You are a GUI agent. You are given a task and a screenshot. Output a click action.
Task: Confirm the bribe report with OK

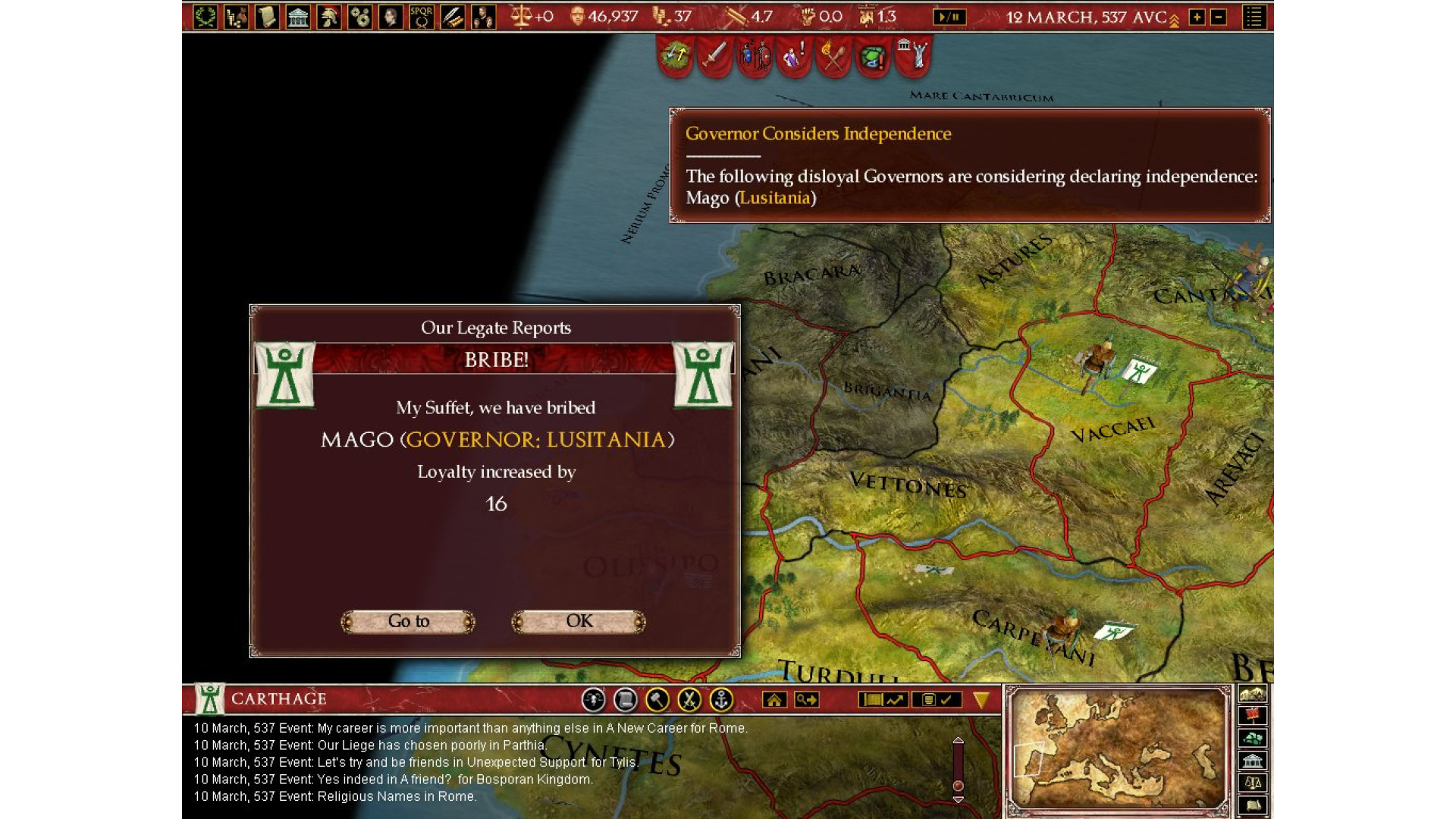(x=579, y=622)
